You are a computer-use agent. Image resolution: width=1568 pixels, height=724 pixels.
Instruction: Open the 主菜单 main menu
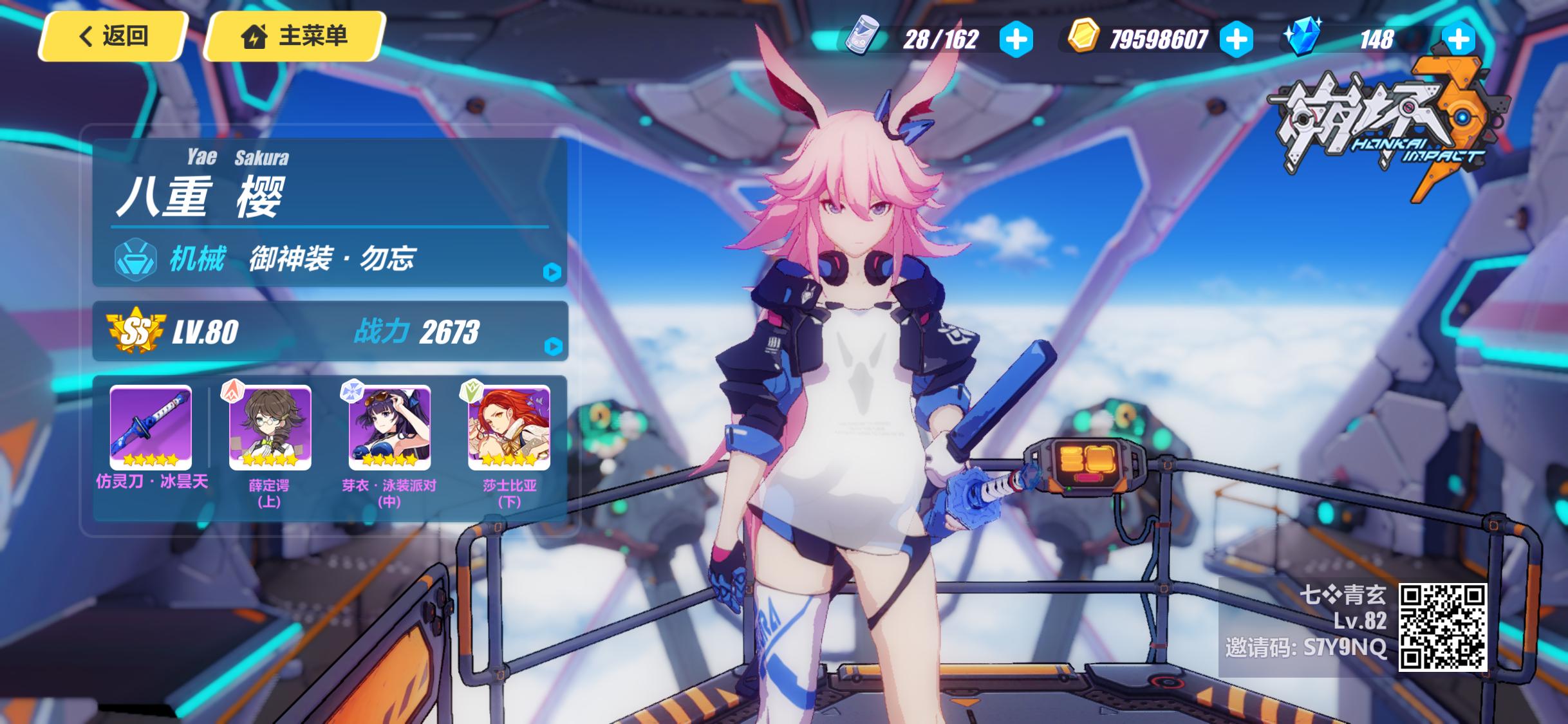(295, 36)
